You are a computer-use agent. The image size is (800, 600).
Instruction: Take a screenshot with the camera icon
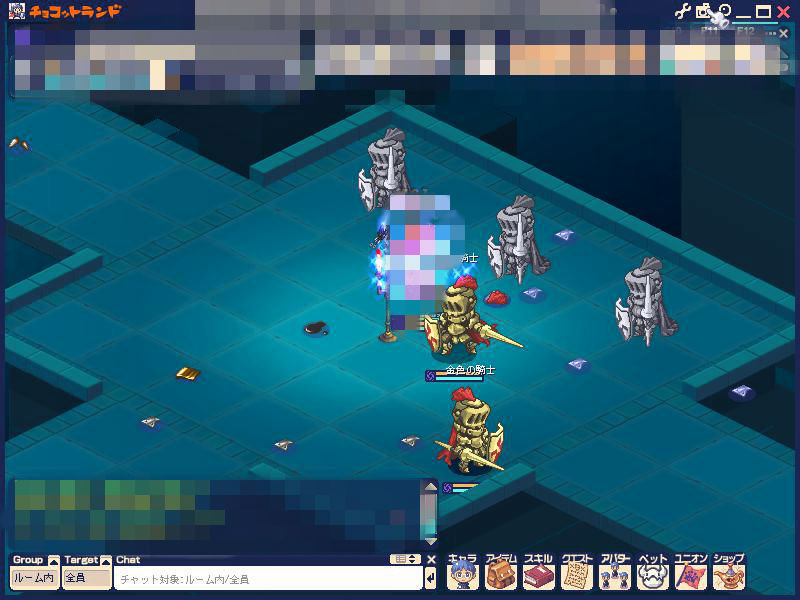(703, 12)
